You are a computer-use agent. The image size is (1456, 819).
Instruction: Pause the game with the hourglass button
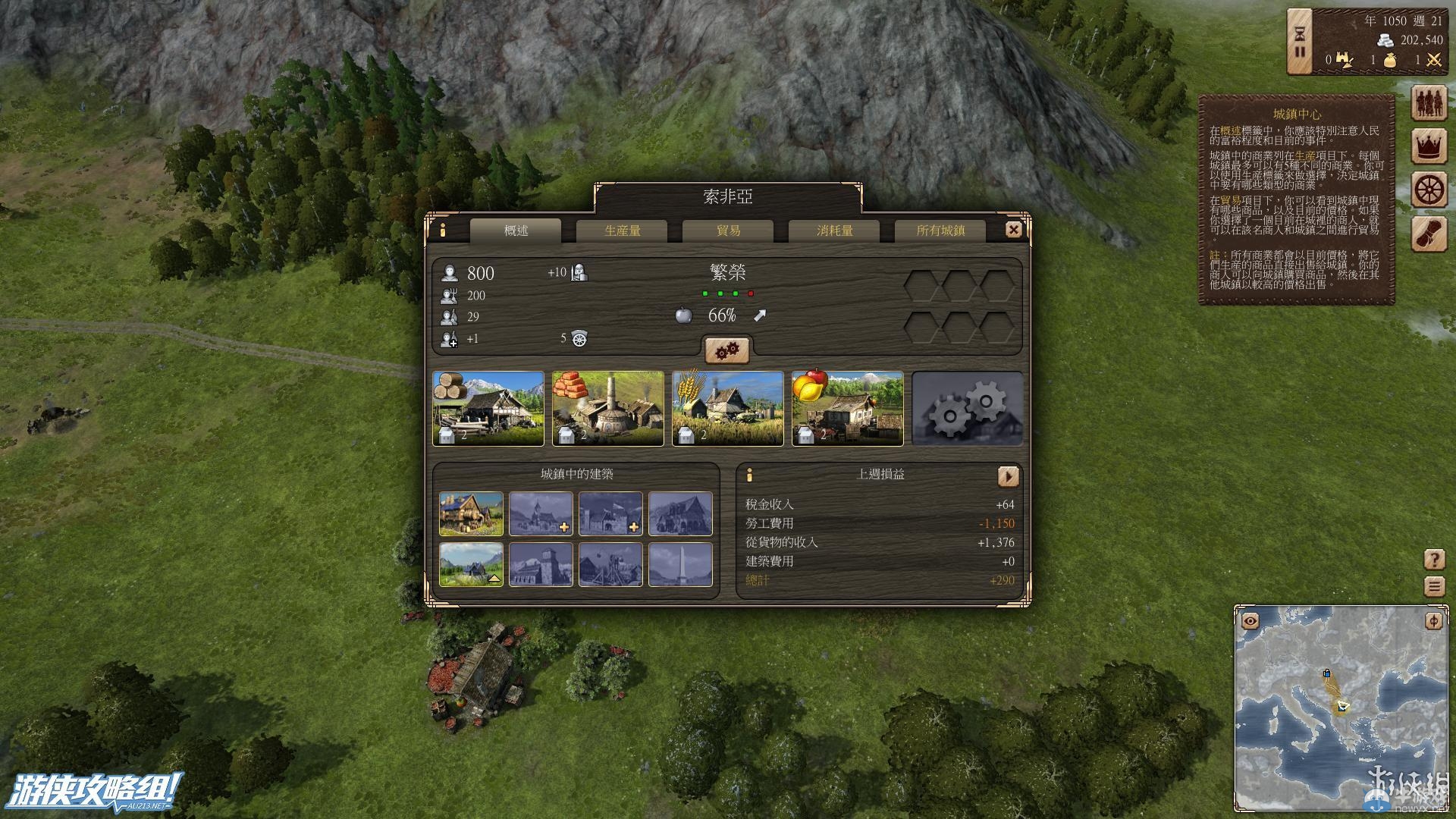(x=1300, y=42)
